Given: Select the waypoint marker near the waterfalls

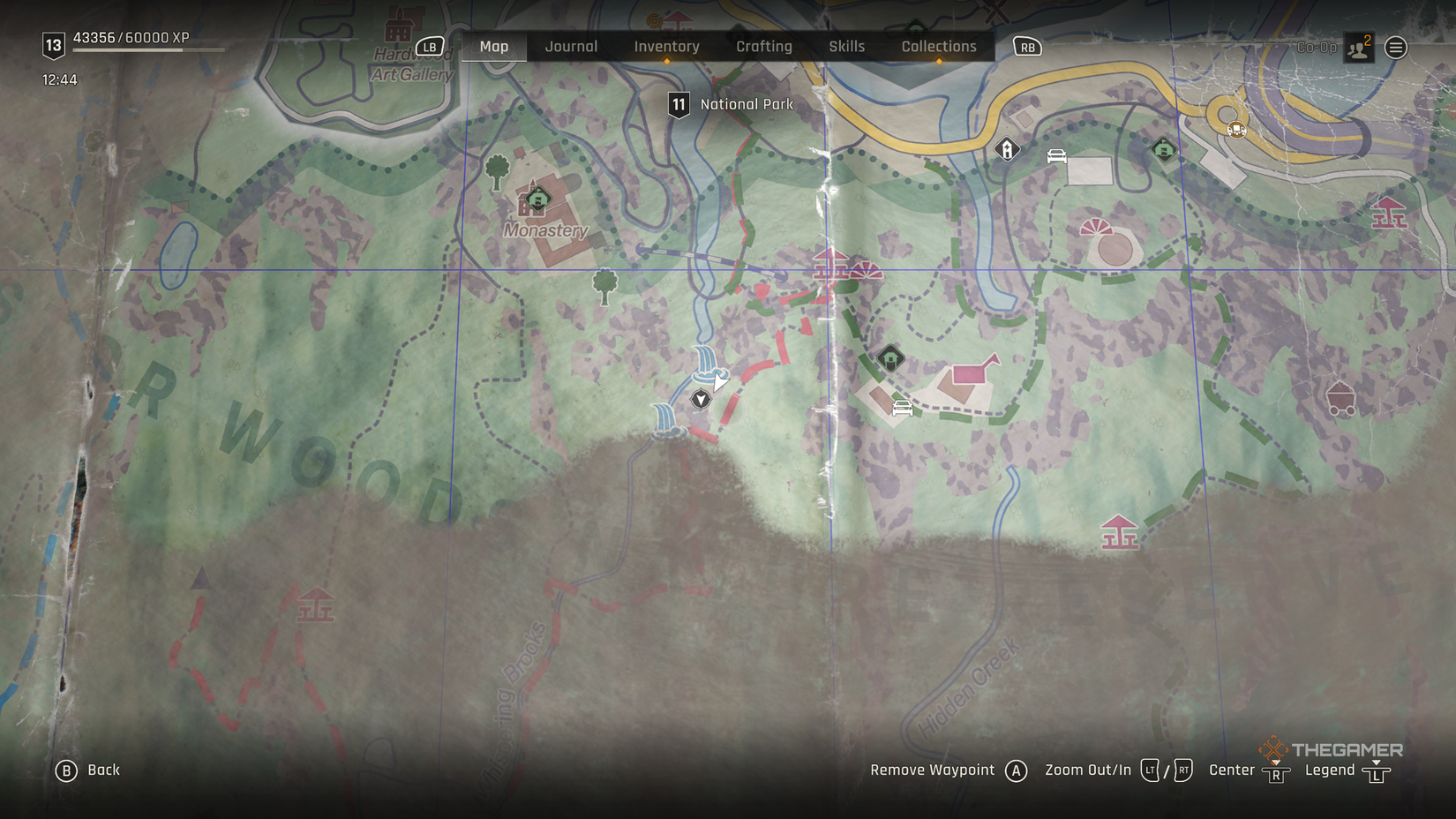Looking at the screenshot, I should [x=701, y=400].
